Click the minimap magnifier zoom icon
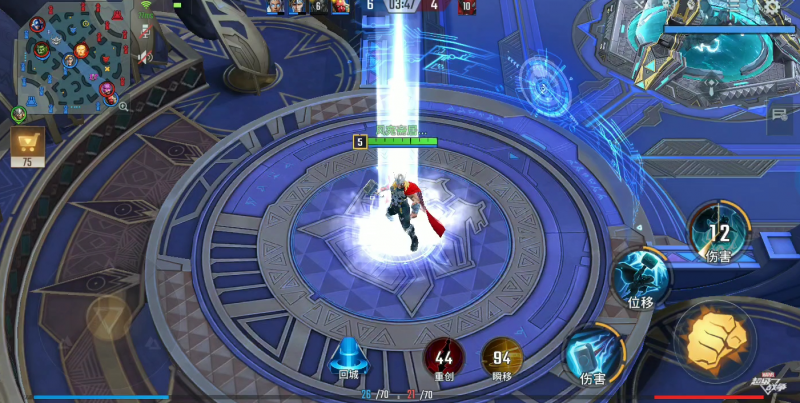Screen dimensions: 800x403 (x=123, y=105)
